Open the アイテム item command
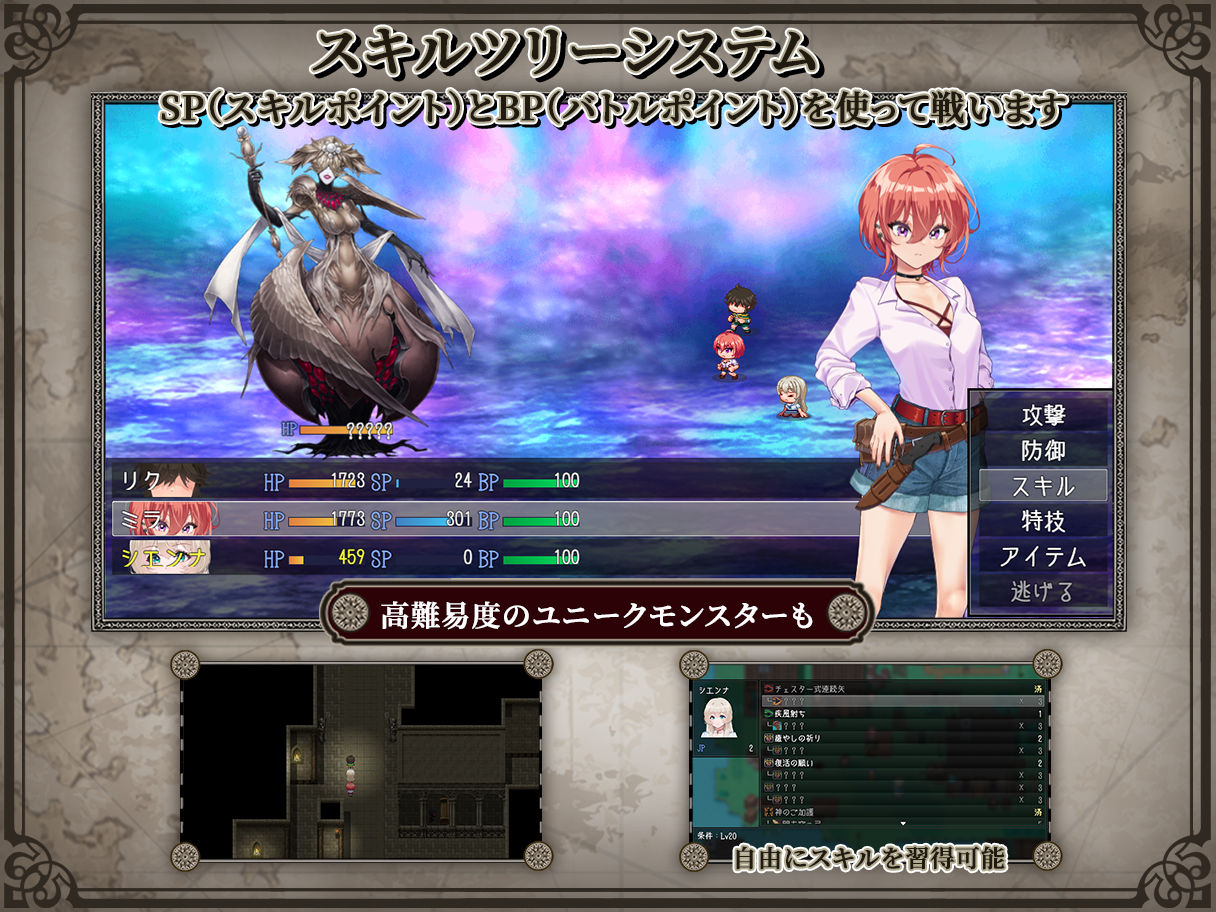Viewport: 1216px width, 912px height. click(x=1042, y=556)
